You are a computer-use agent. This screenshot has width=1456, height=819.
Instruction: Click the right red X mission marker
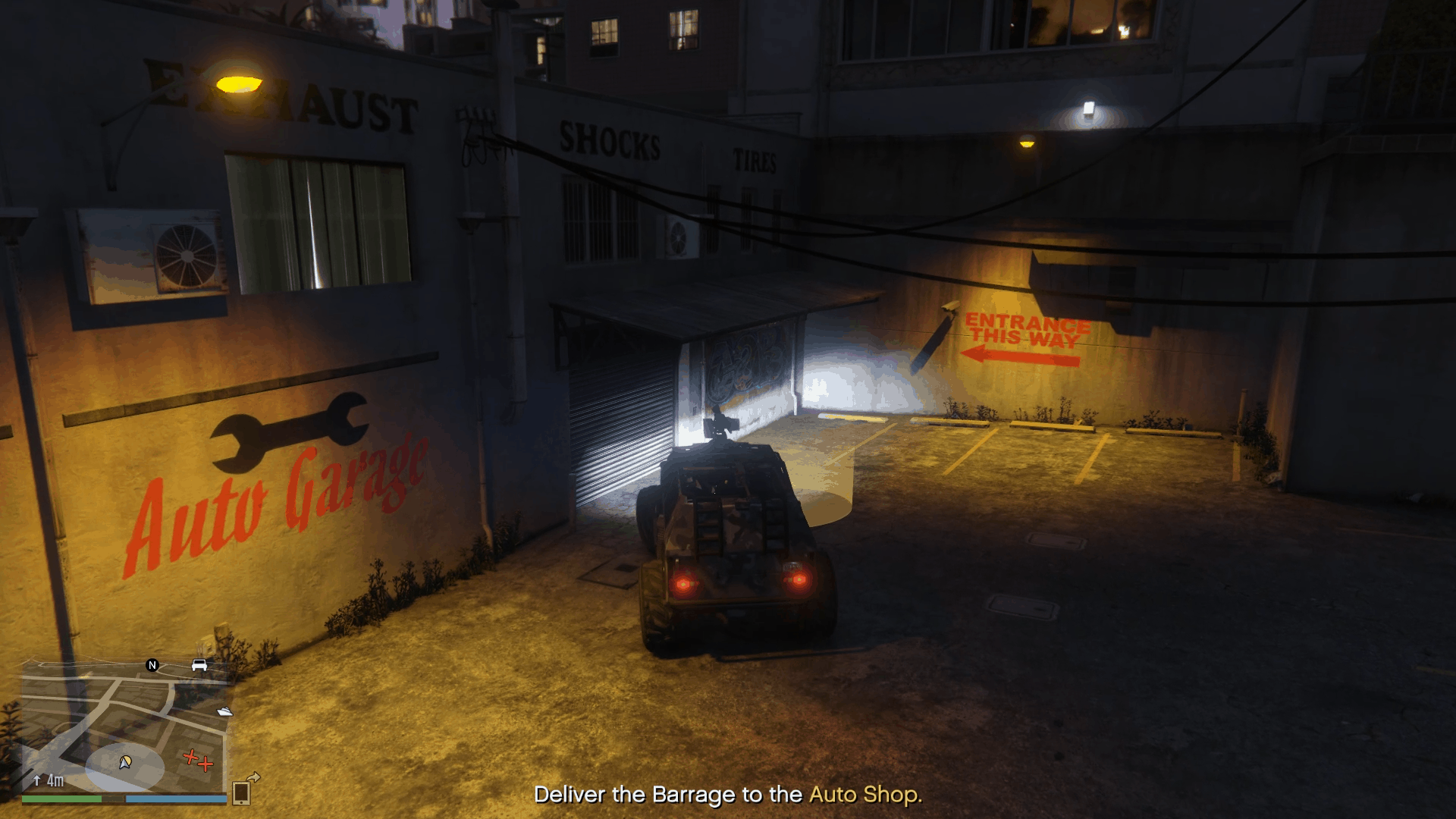click(206, 765)
